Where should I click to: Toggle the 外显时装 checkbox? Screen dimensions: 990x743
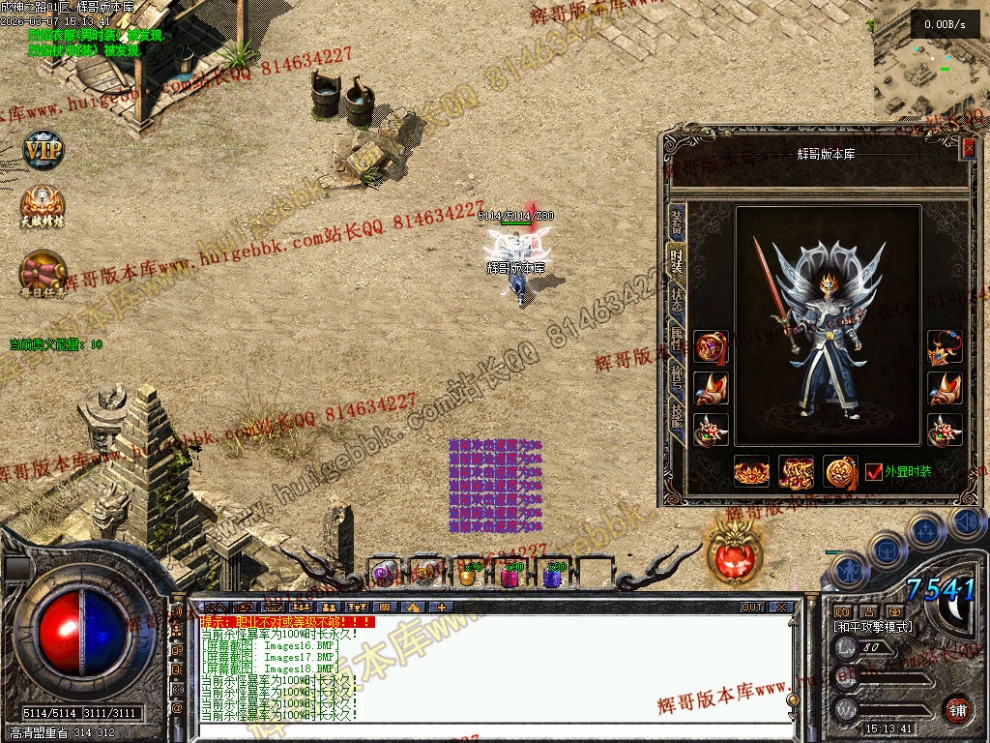[874, 472]
